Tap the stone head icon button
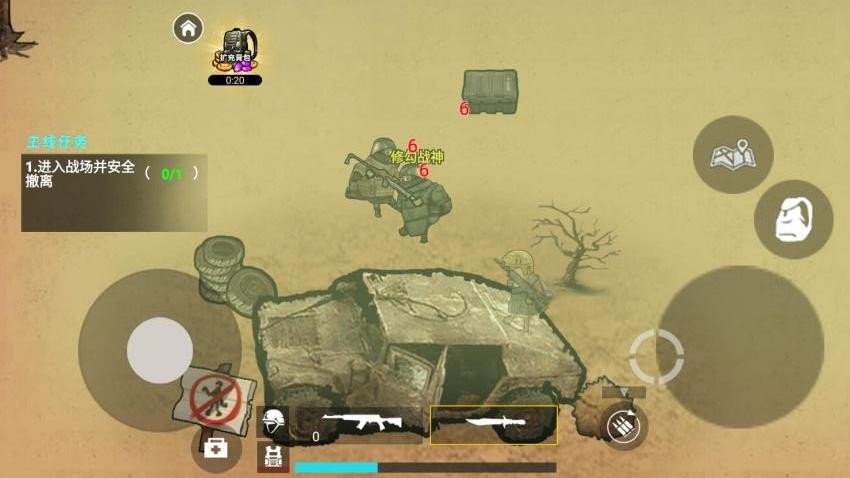This screenshot has height=478, width=850. point(793,219)
